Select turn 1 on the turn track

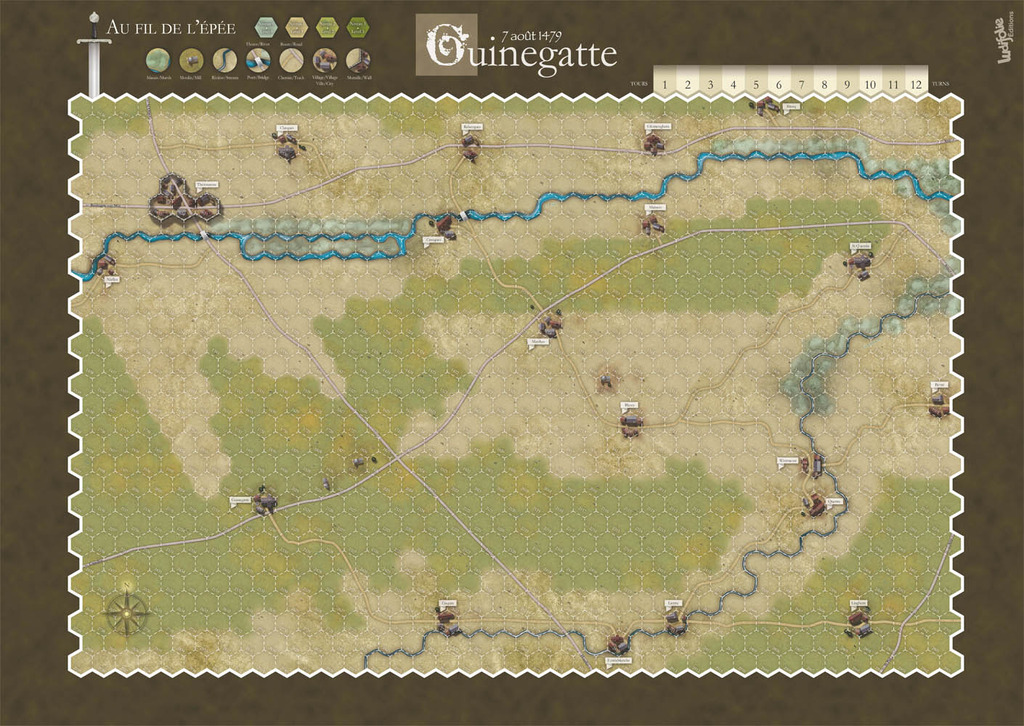665,84
